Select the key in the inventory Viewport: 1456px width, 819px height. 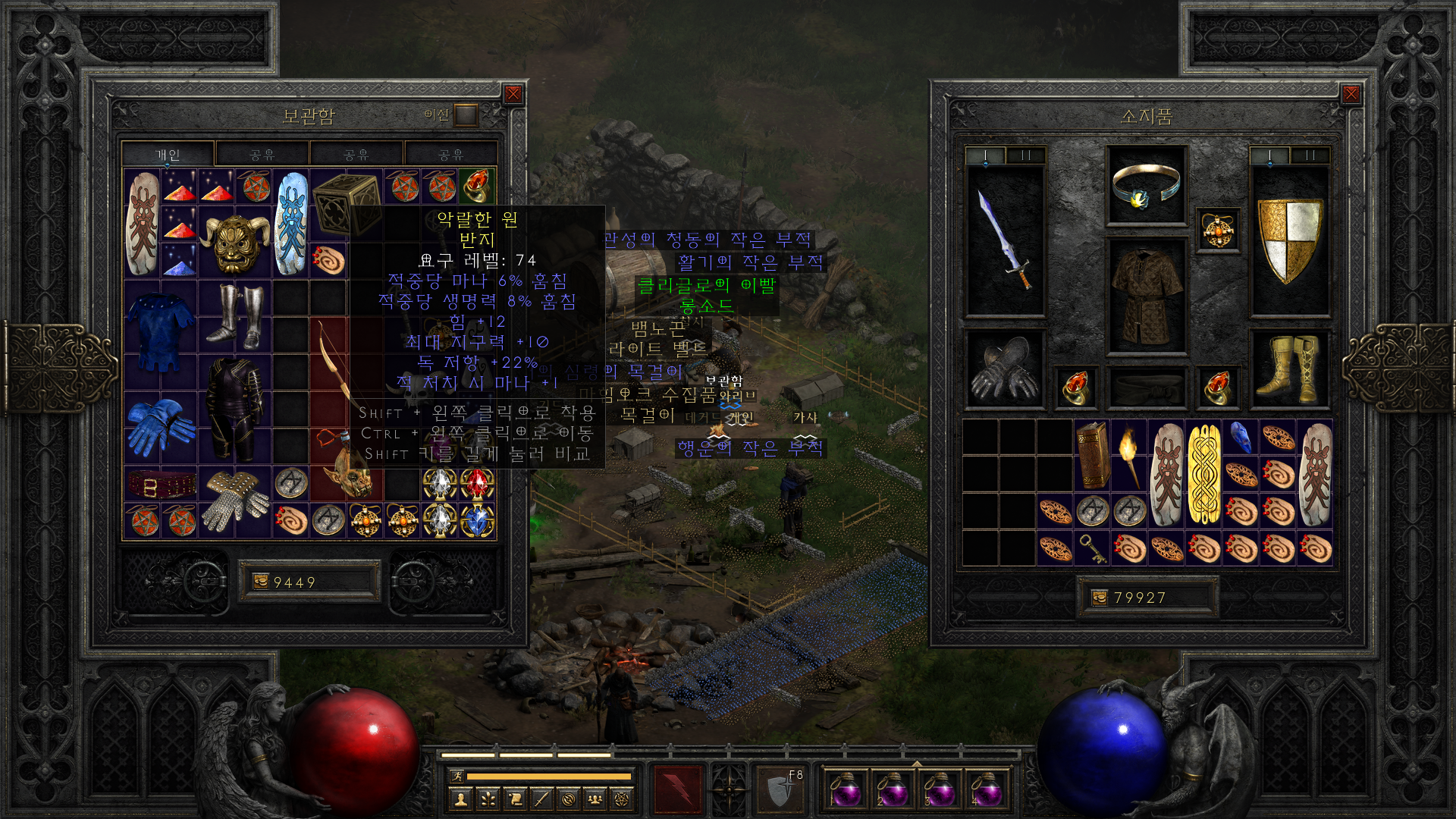tap(1093, 548)
